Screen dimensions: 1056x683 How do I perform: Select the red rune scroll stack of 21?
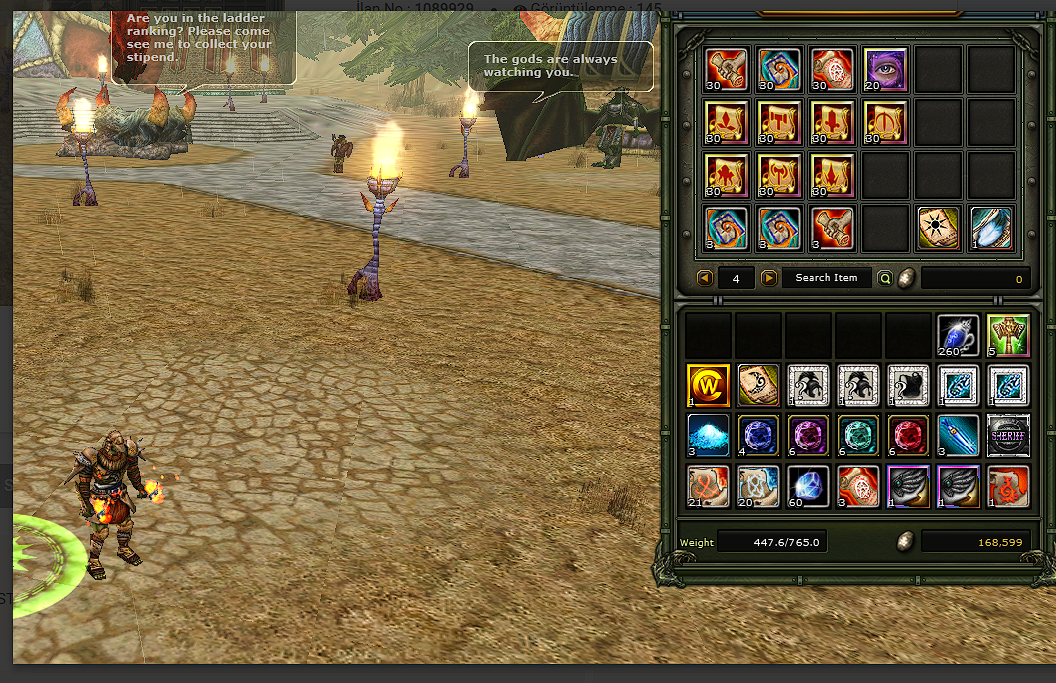pos(708,486)
